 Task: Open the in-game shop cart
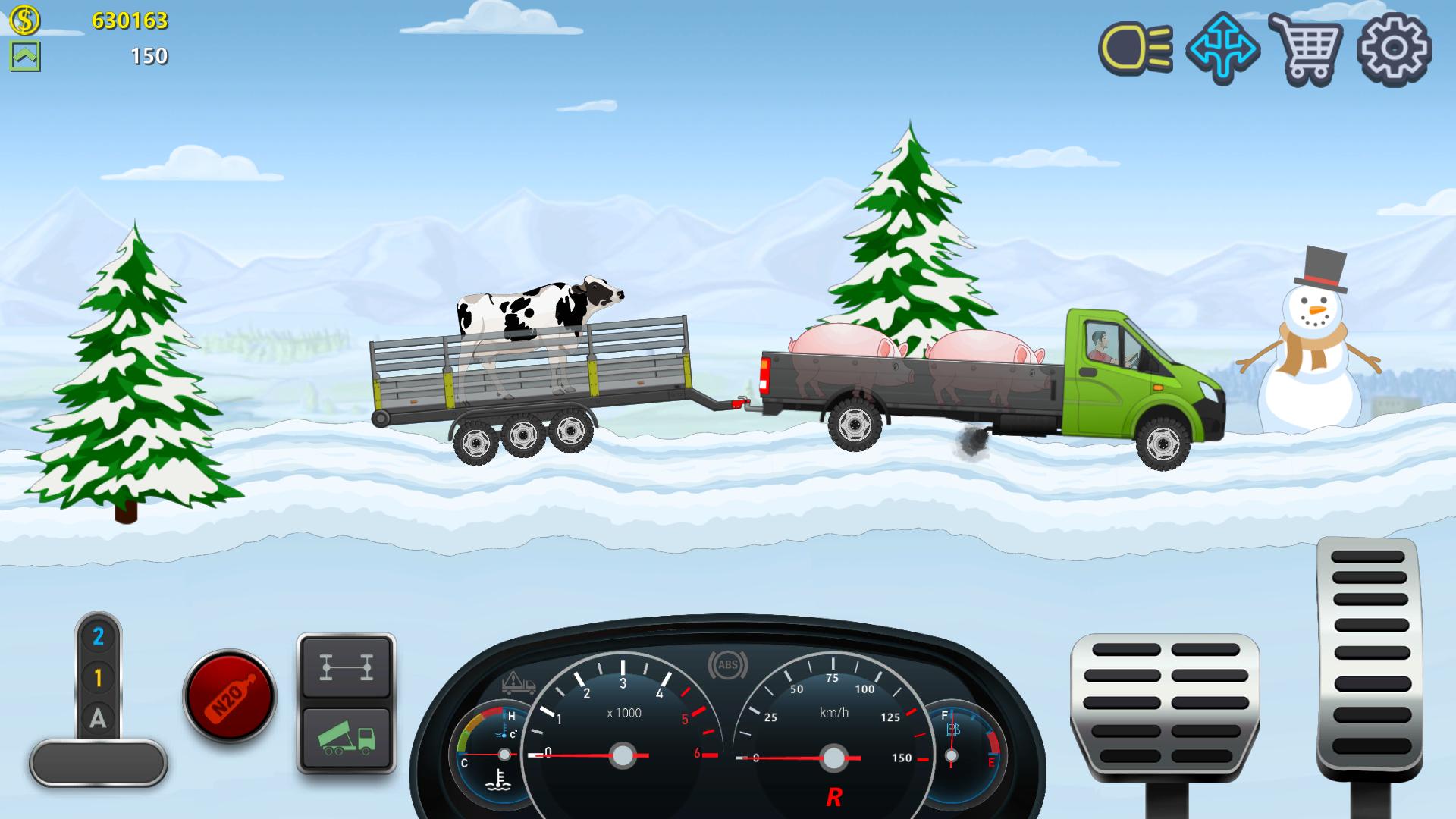(x=1307, y=52)
